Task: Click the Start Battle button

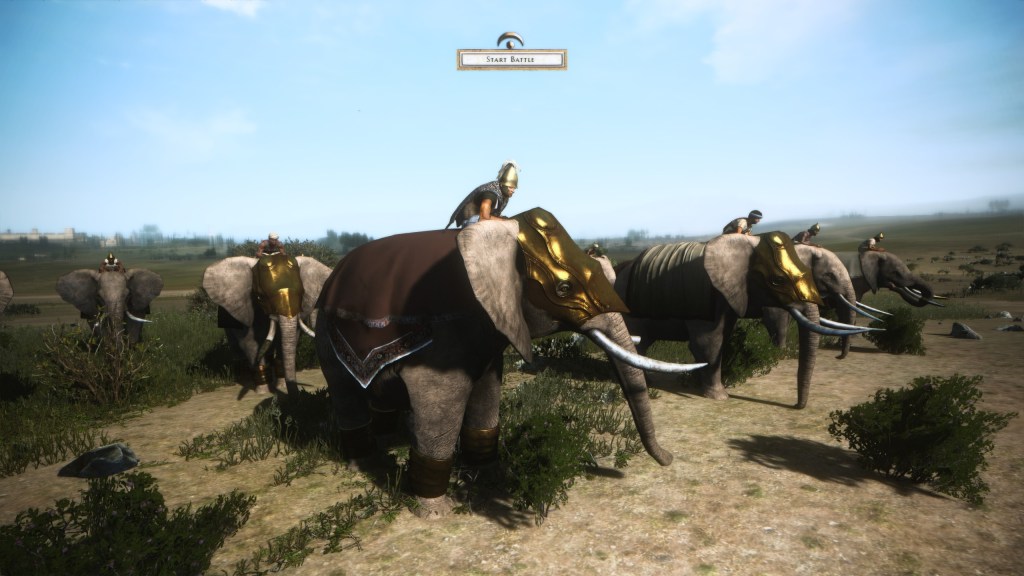Action: 511,60
